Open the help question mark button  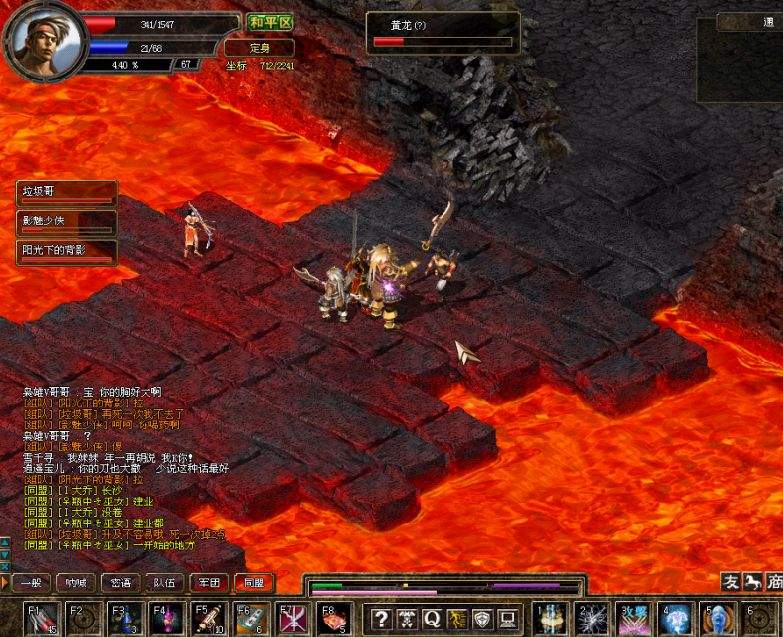[x=380, y=618]
